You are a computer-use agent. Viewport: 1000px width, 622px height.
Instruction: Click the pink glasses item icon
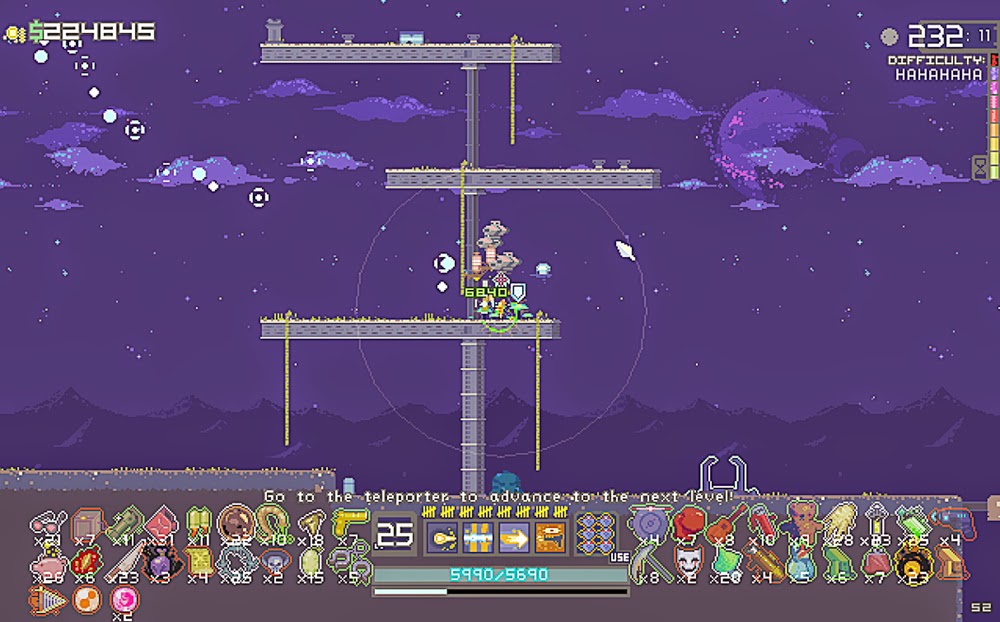(x=49, y=524)
